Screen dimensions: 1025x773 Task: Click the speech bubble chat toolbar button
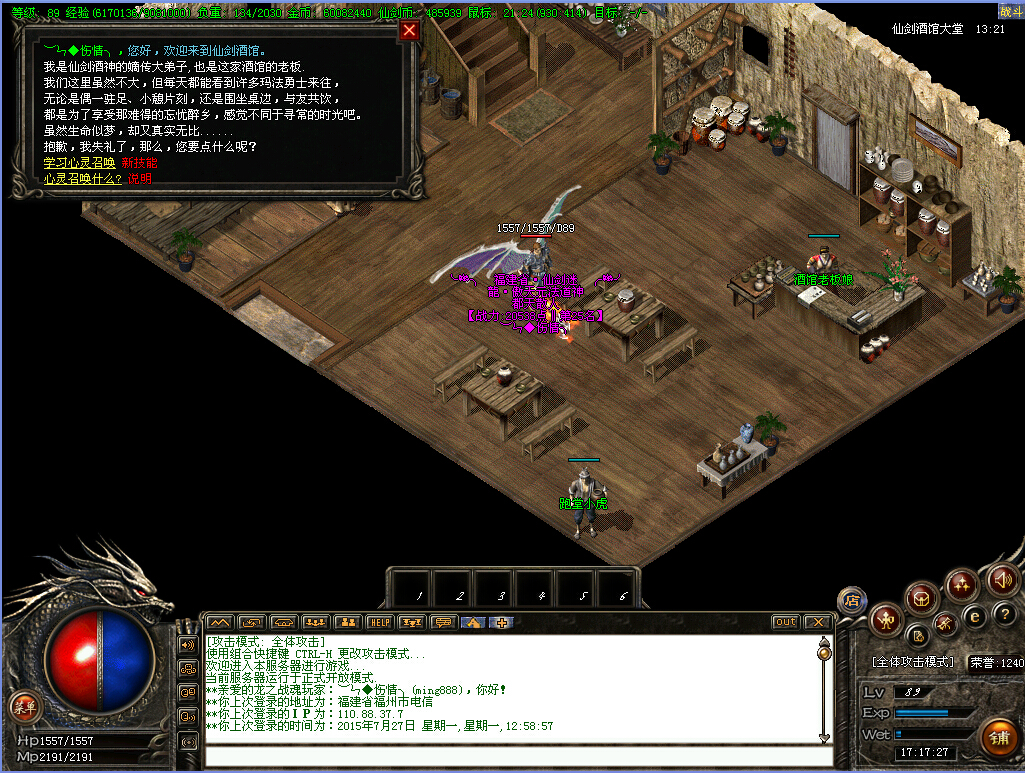click(443, 622)
